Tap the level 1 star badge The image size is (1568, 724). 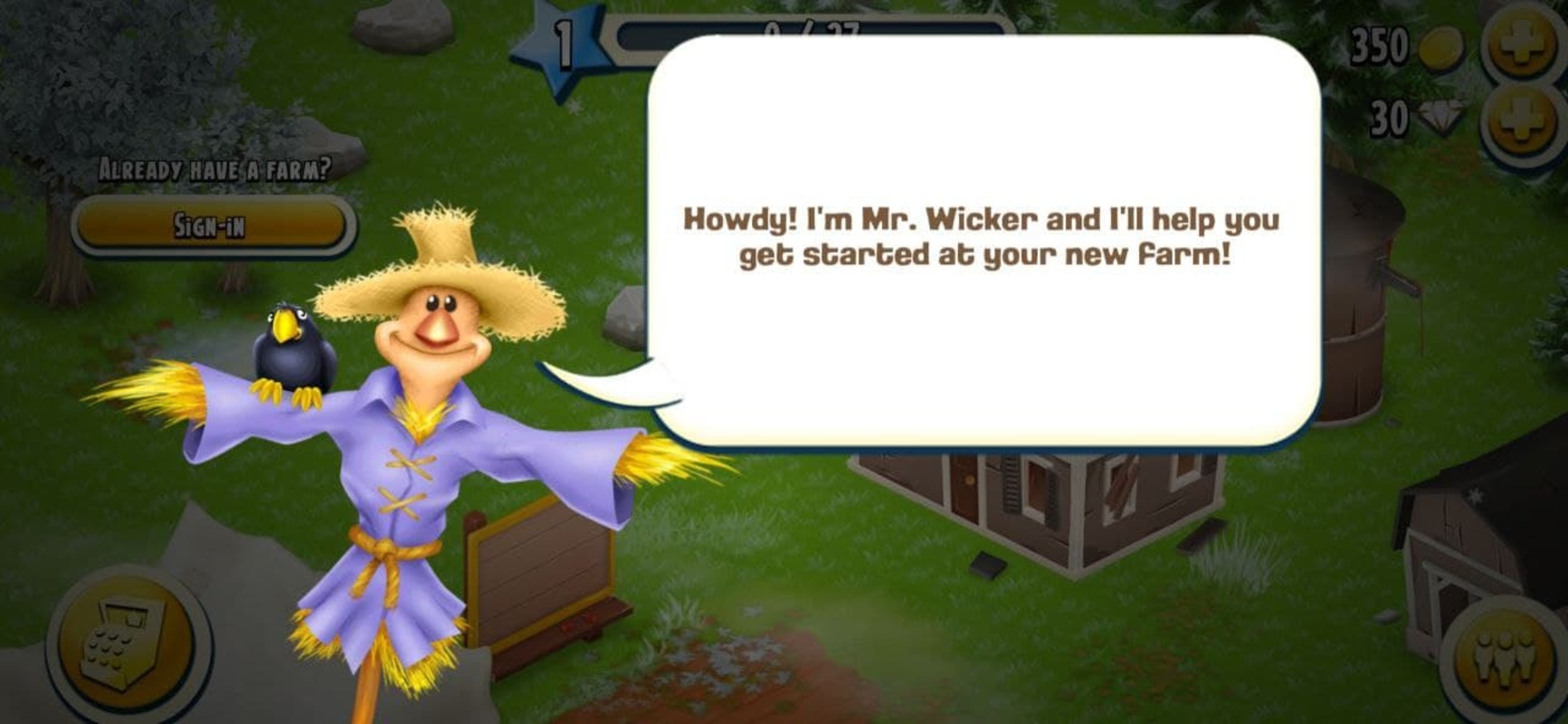(x=563, y=47)
